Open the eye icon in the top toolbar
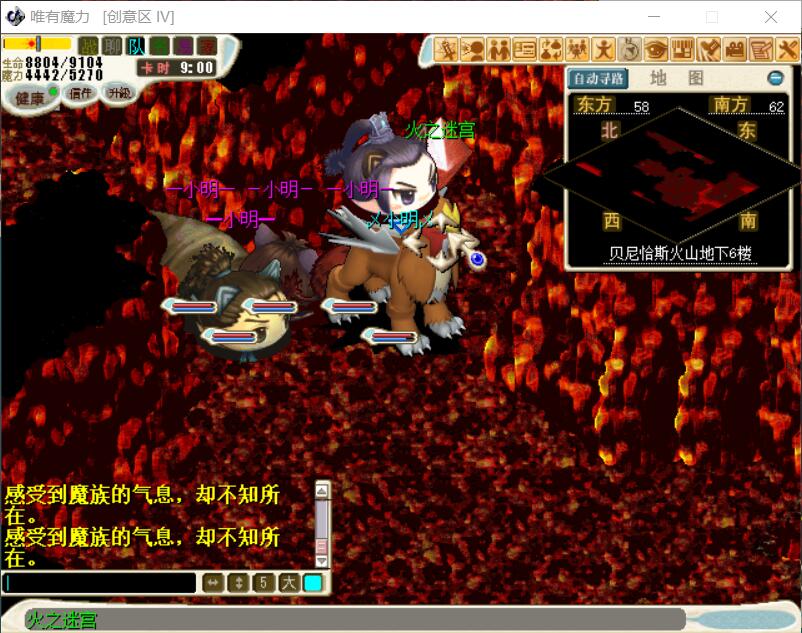The width and height of the screenshot is (802, 633). (656, 48)
